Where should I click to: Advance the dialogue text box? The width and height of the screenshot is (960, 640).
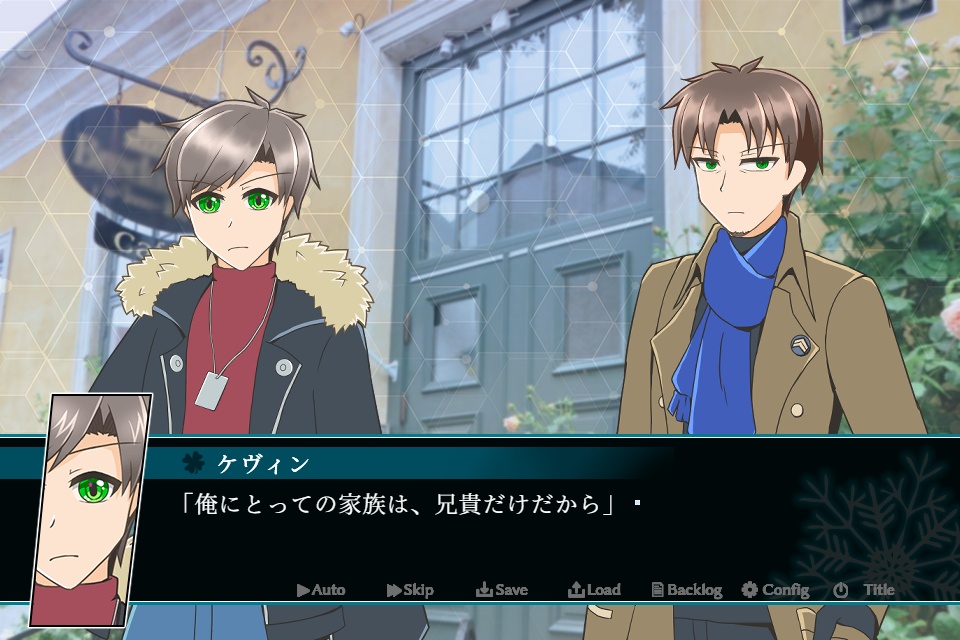click(480, 520)
